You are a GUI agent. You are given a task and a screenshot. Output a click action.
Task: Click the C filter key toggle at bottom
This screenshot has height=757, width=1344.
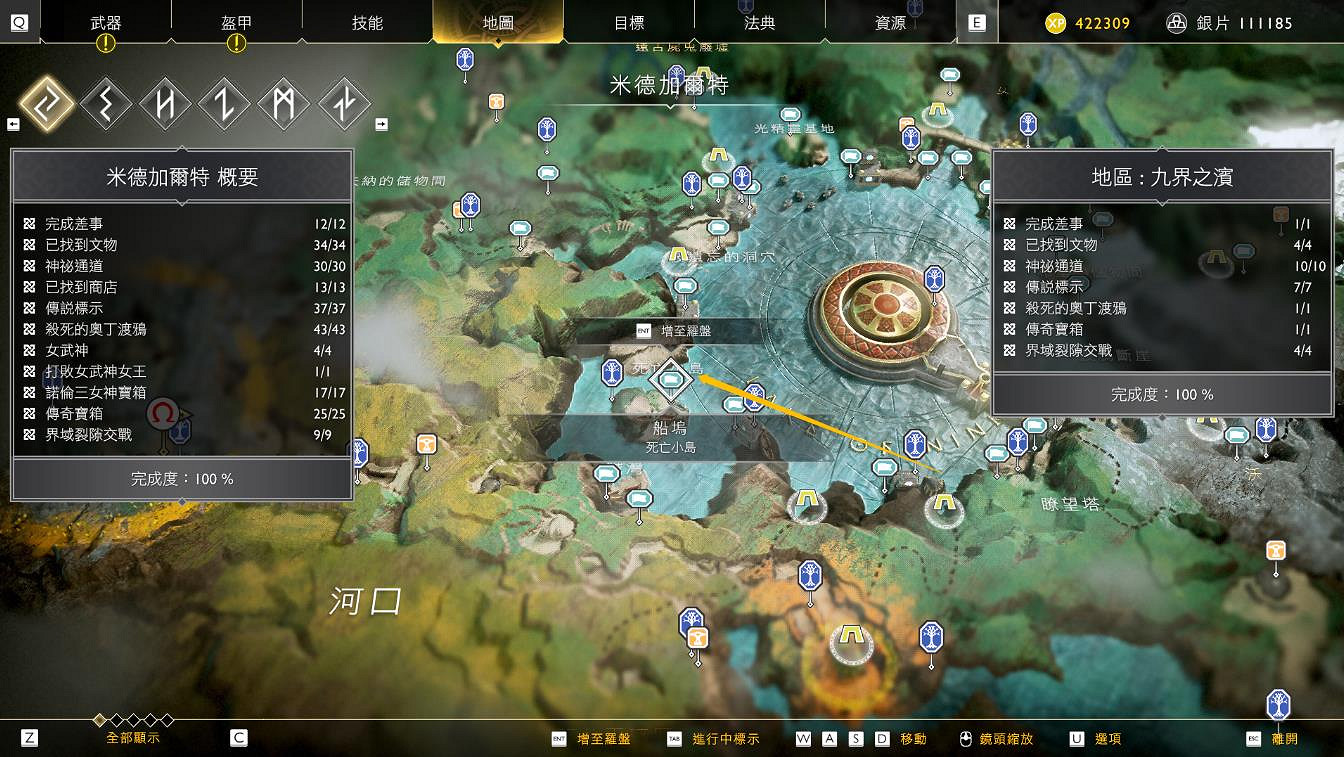[x=237, y=737]
